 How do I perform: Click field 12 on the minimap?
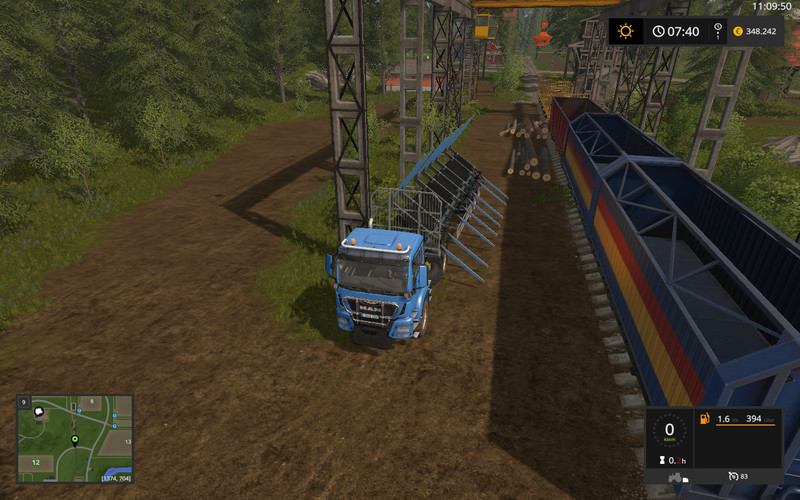click(35, 462)
